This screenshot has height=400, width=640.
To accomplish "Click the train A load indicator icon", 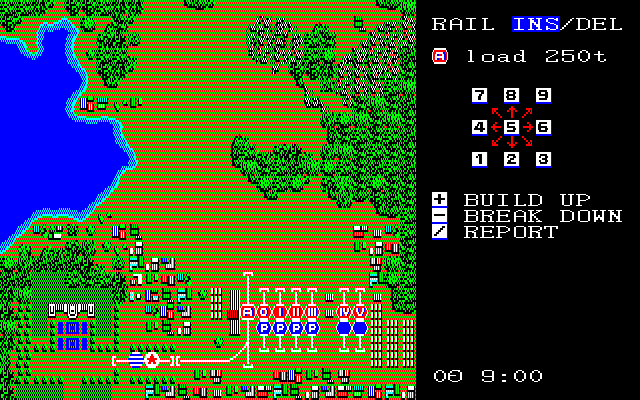I will [x=439, y=56].
